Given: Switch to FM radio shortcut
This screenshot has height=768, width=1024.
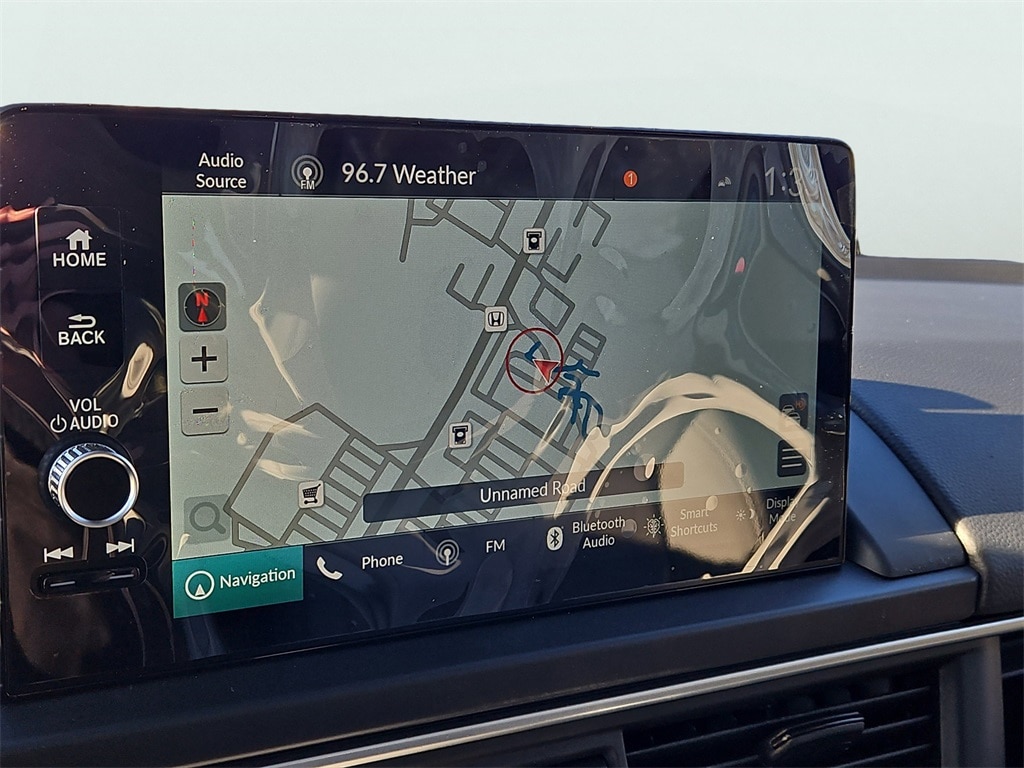Looking at the screenshot, I should 470,548.
